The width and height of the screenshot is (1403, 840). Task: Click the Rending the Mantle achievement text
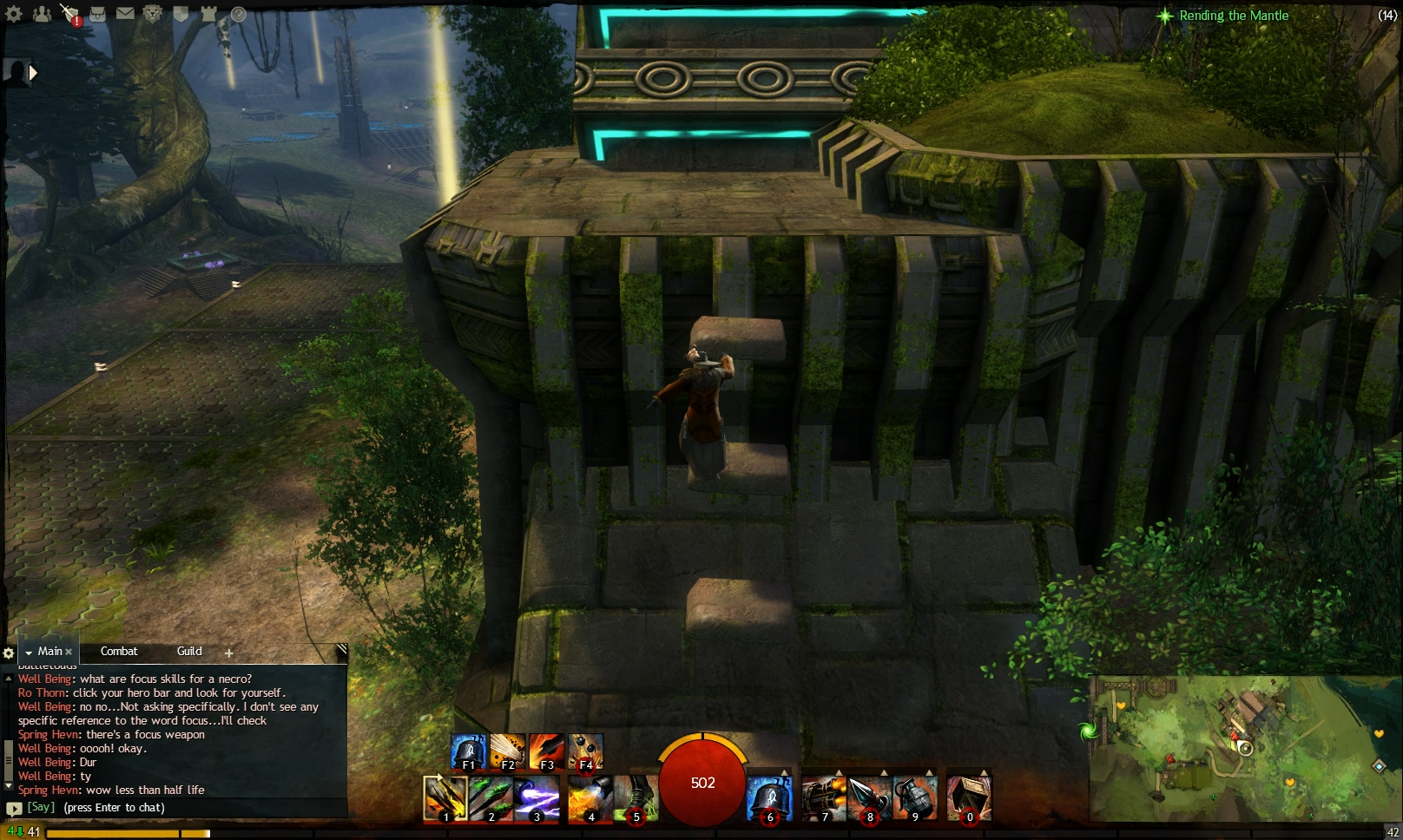pyautogui.click(x=1233, y=15)
